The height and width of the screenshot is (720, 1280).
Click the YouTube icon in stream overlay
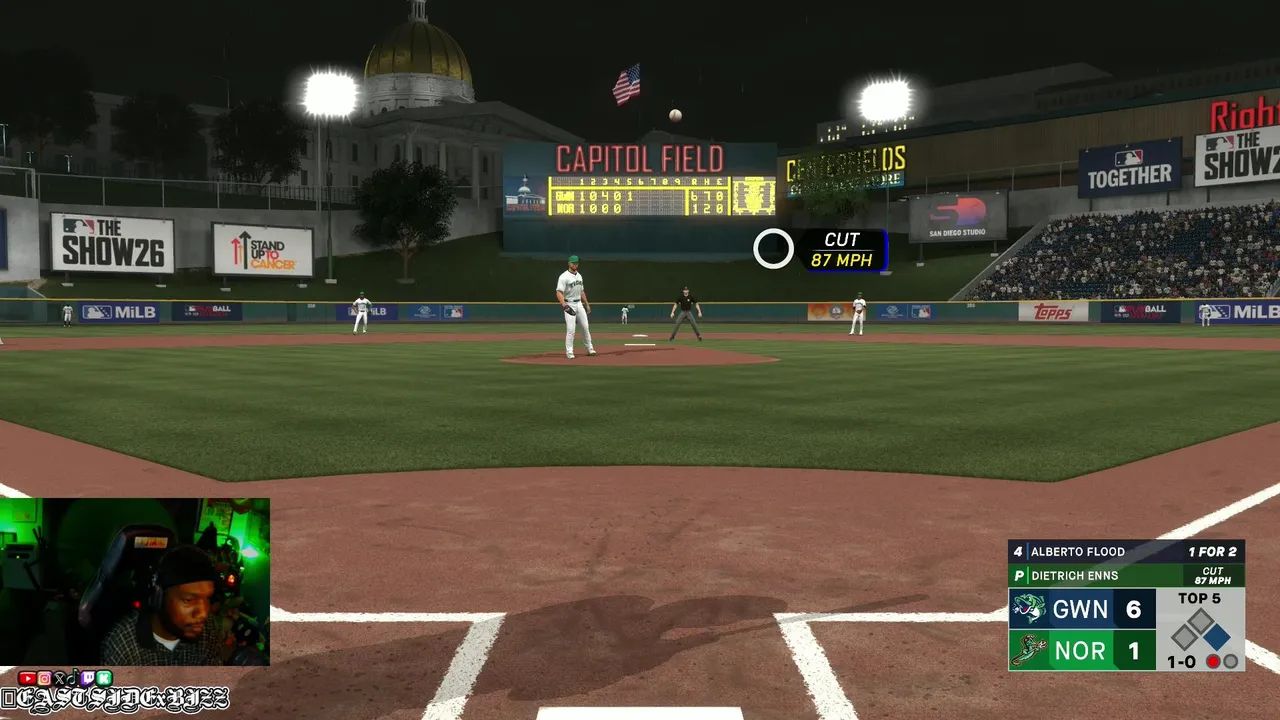(x=26, y=679)
